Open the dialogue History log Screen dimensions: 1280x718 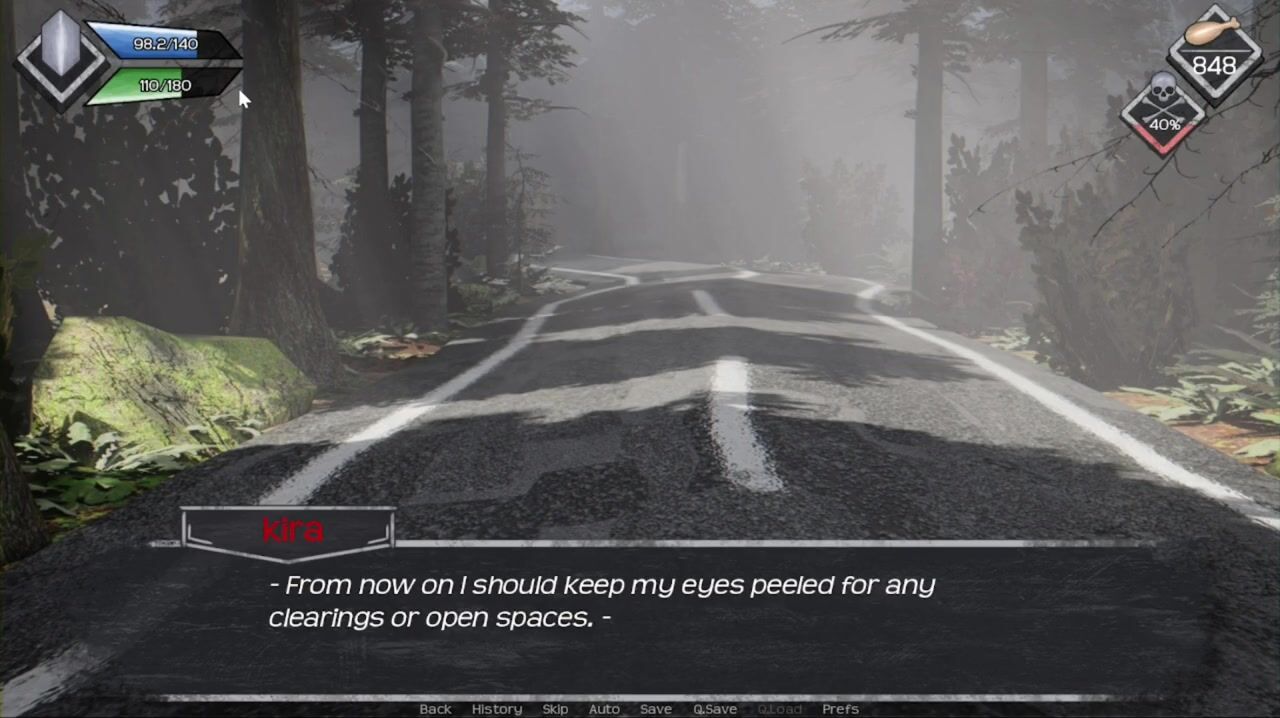(497, 709)
